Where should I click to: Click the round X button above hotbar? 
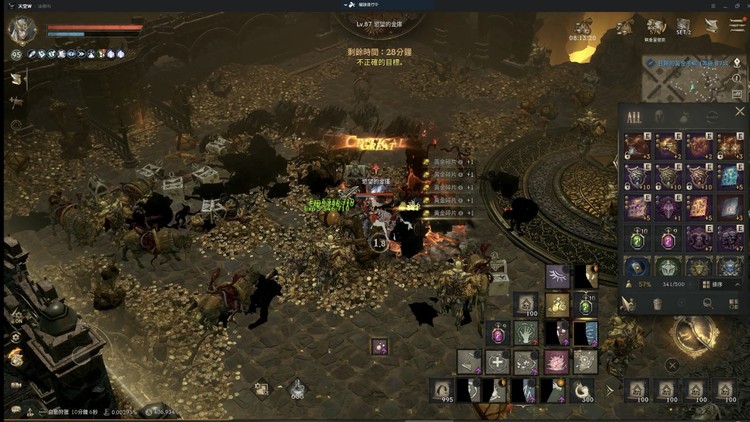click(672, 365)
